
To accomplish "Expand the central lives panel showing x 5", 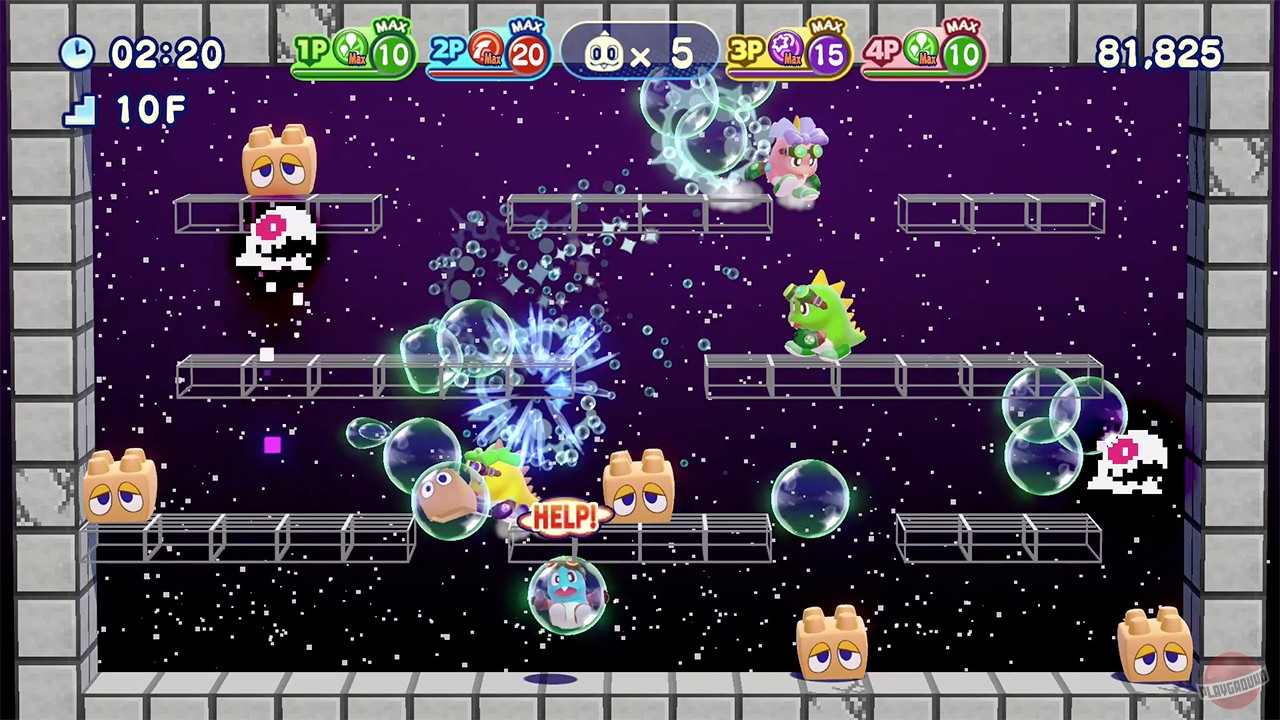I will click(x=640, y=50).
